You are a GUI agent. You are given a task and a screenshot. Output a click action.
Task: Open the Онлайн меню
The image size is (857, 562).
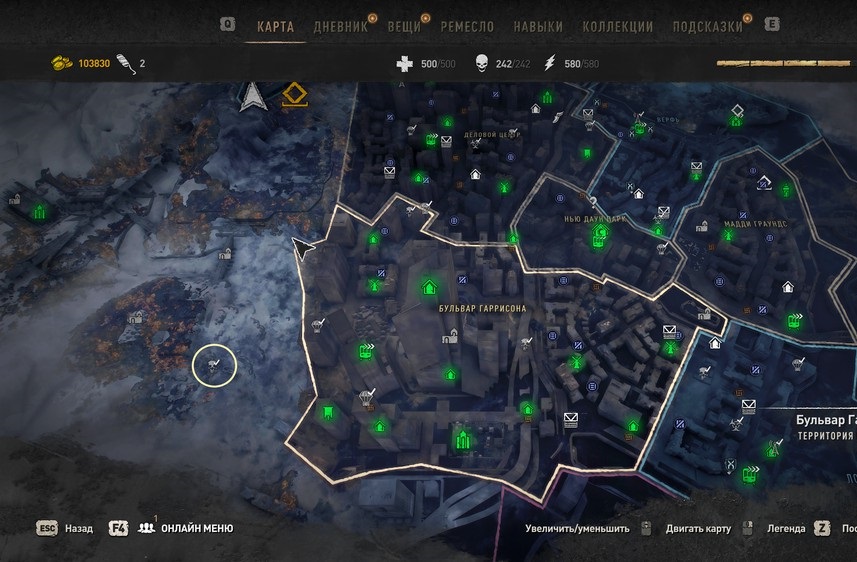[x=197, y=528]
